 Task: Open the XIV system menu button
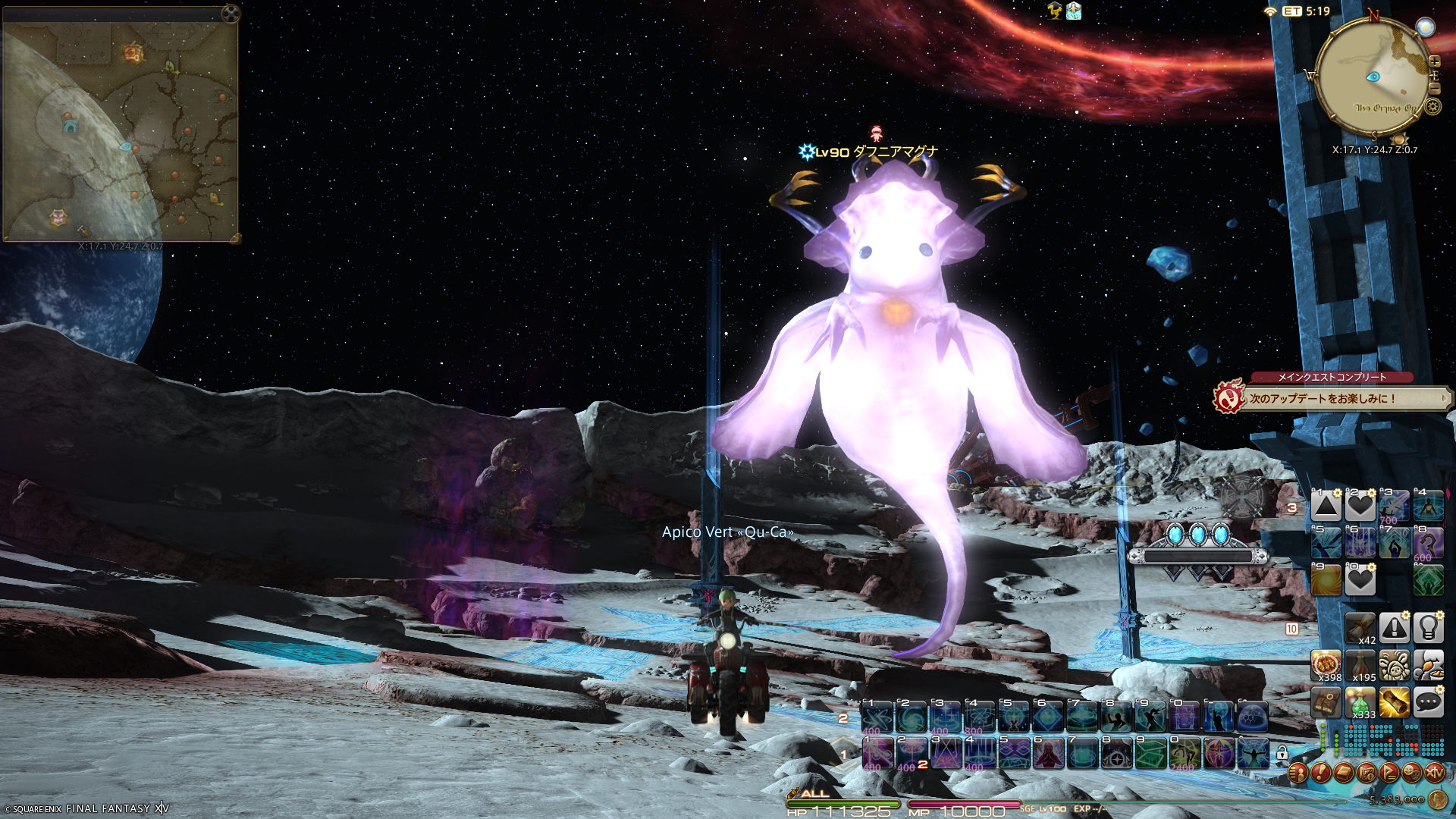(1434, 773)
